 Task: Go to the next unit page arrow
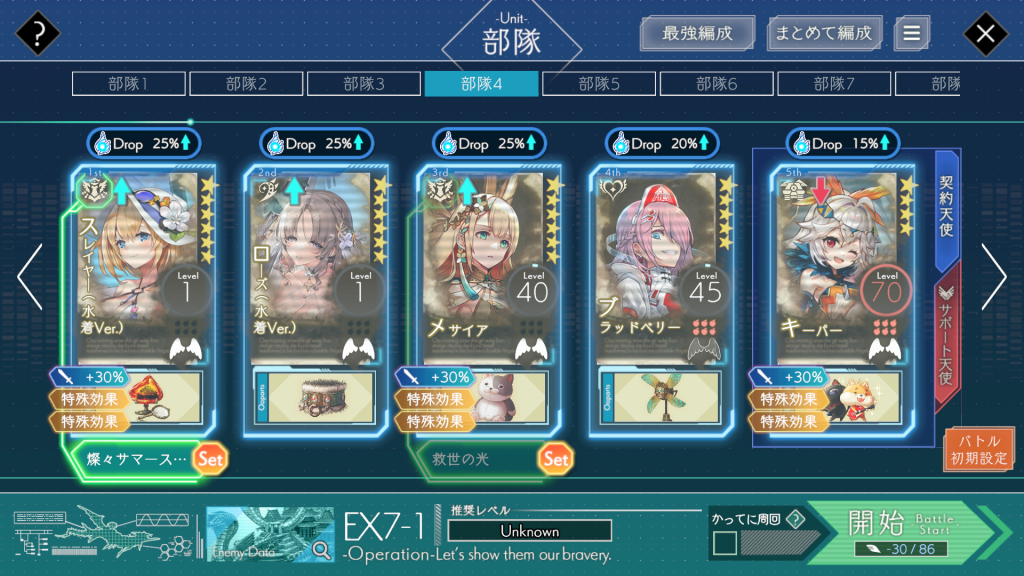pos(993,277)
